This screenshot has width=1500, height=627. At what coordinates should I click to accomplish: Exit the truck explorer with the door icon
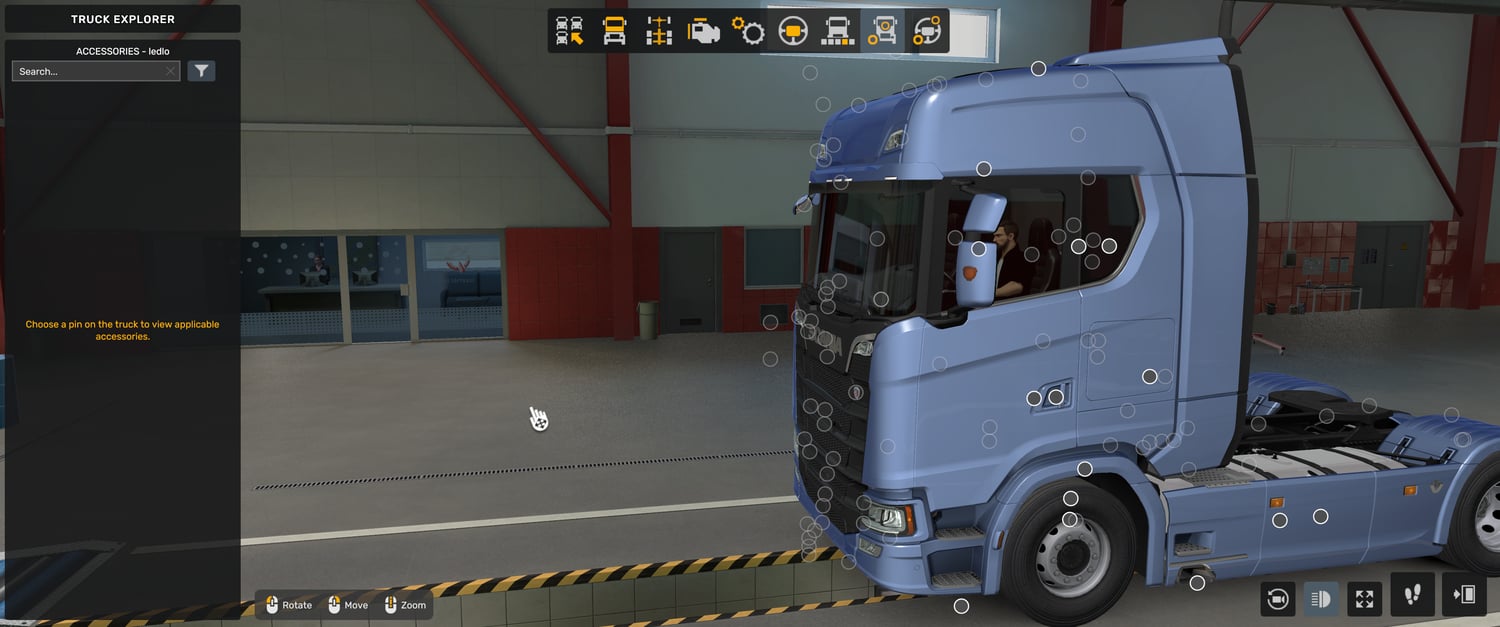click(x=1464, y=595)
